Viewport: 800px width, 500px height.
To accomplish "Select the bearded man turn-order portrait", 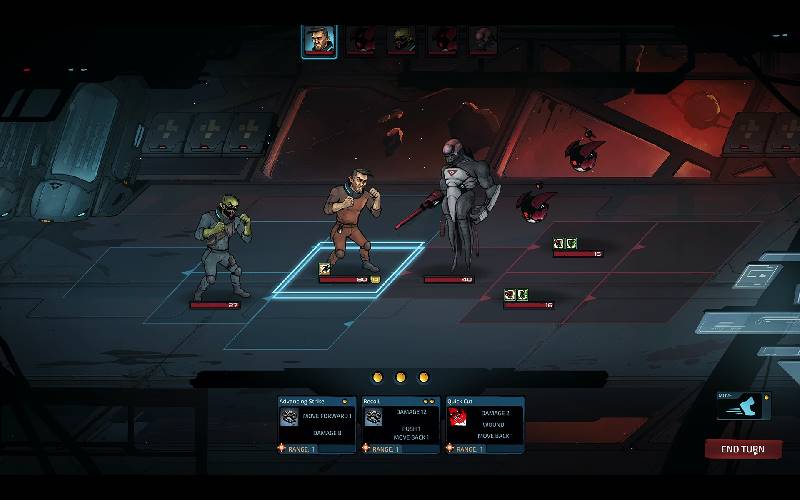I will 319,41.
